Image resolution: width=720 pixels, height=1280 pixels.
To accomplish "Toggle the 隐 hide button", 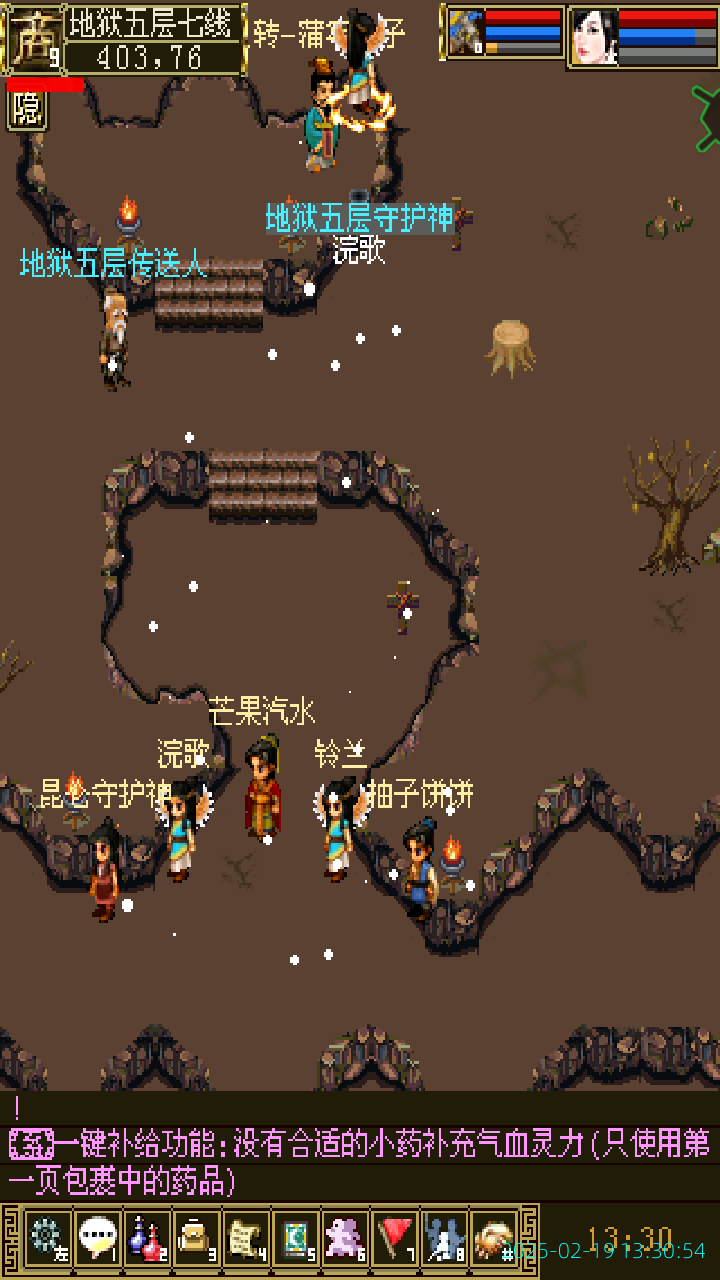I will coord(27,110).
